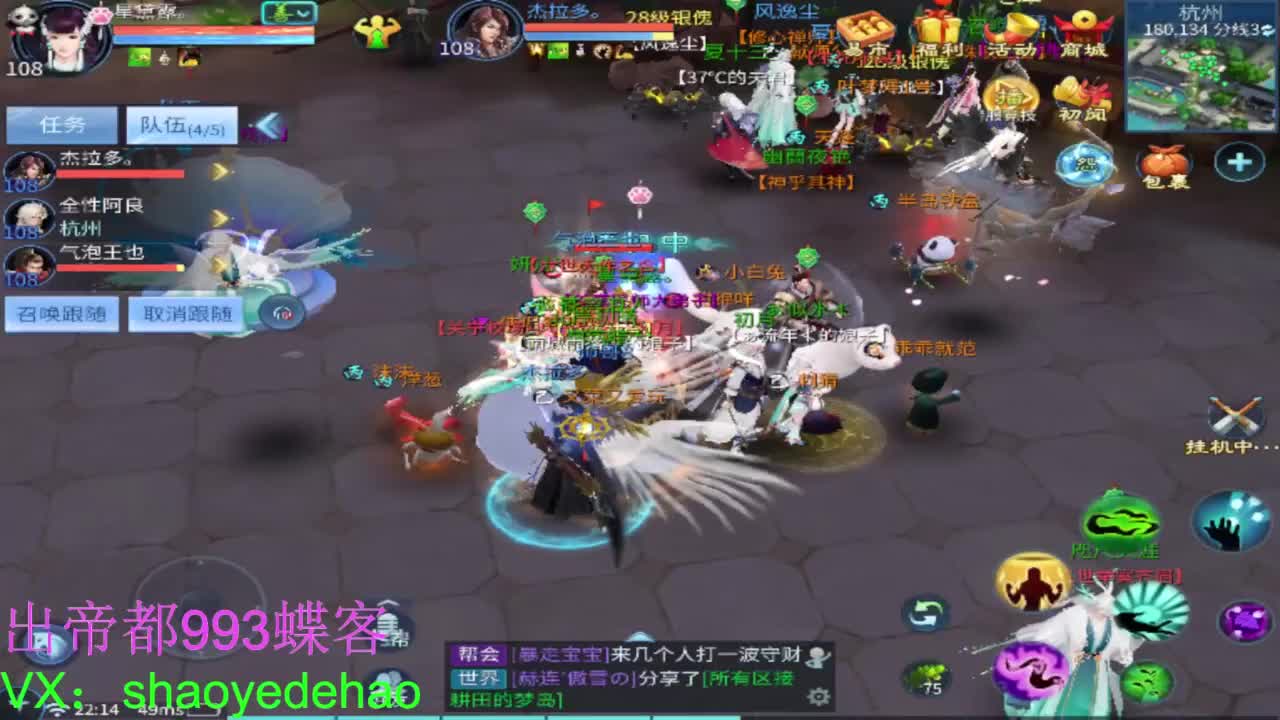Toggle the voice headset icon in team panel

click(281, 315)
